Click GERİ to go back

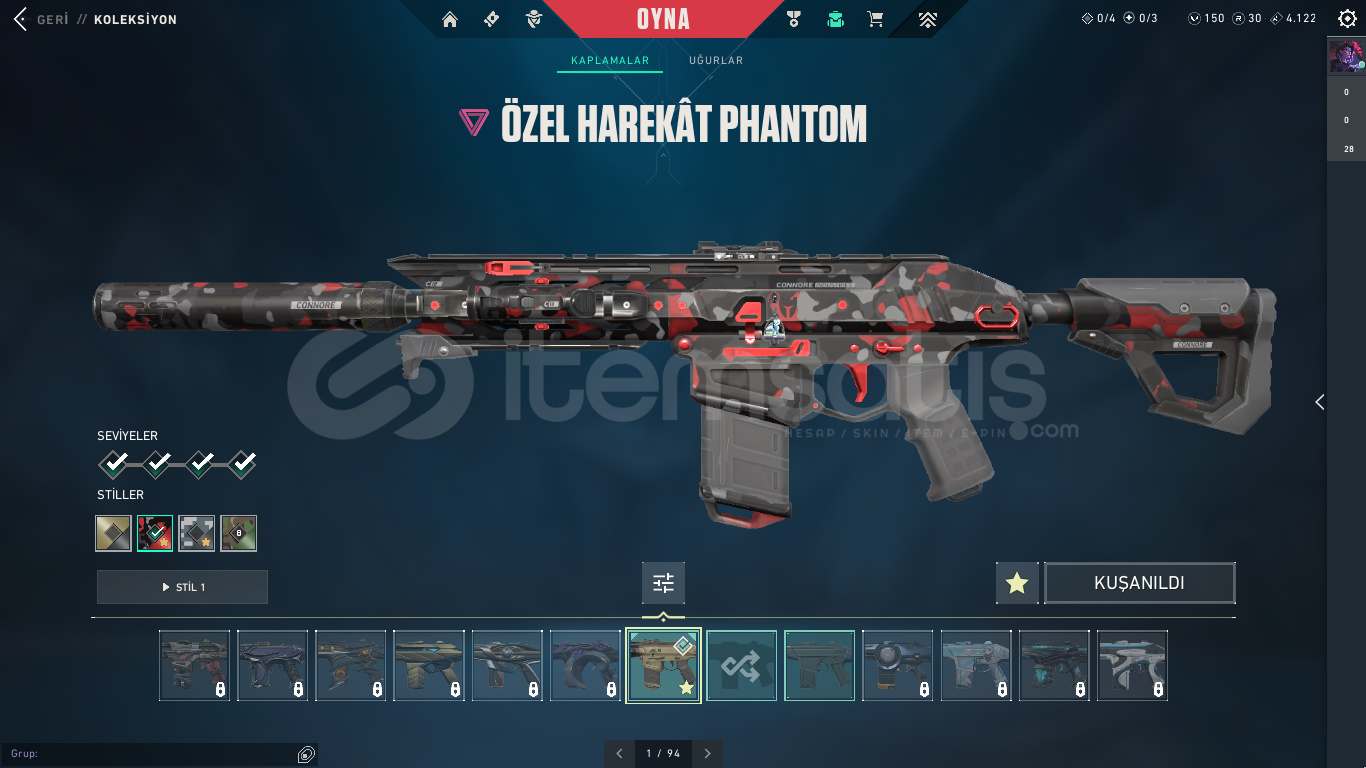52,19
